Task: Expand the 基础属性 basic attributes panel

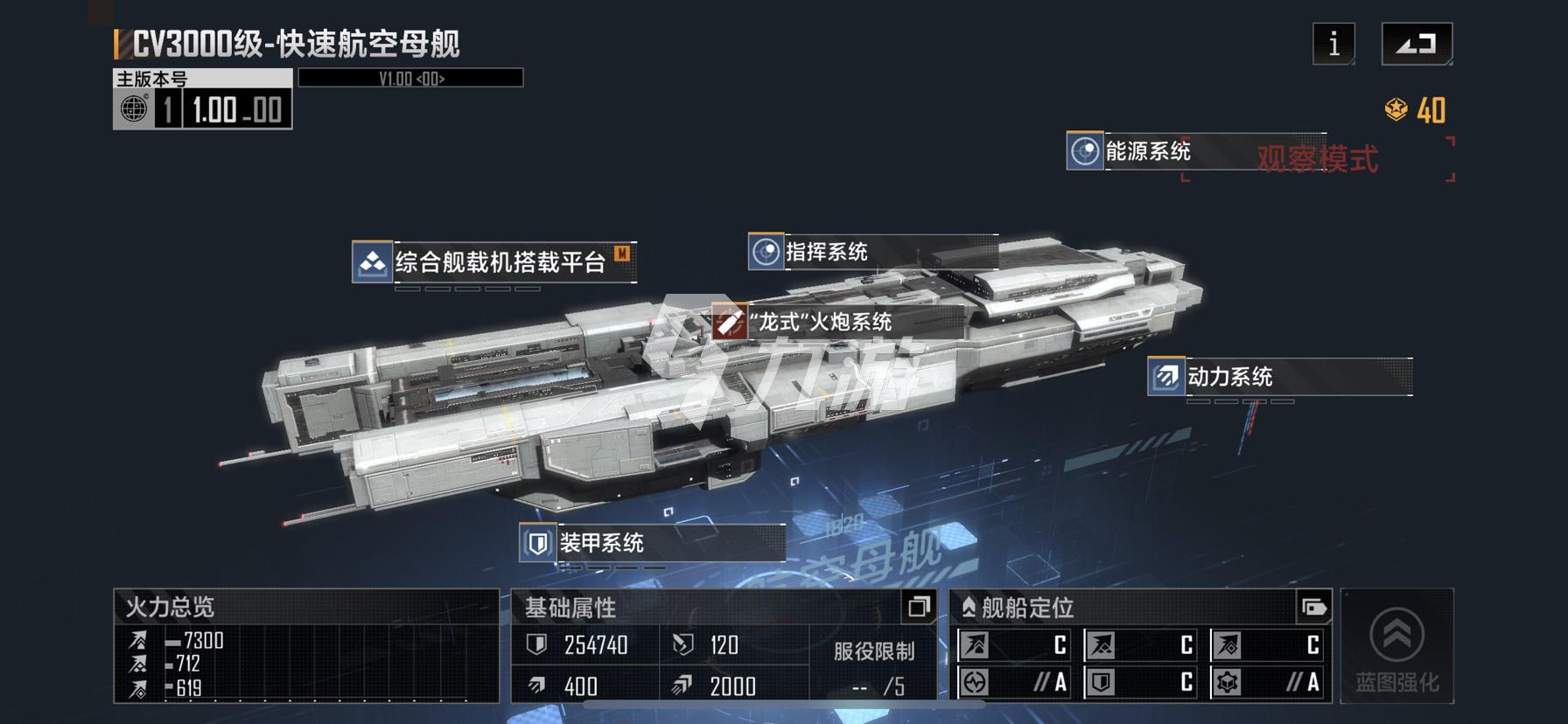Action: 919,607
